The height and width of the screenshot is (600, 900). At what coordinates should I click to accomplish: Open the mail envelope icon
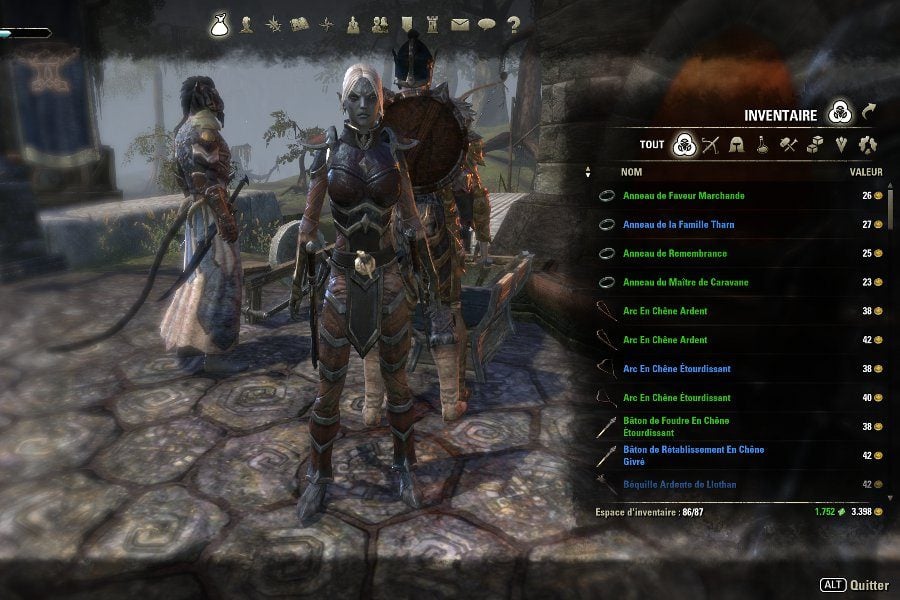pos(460,24)
